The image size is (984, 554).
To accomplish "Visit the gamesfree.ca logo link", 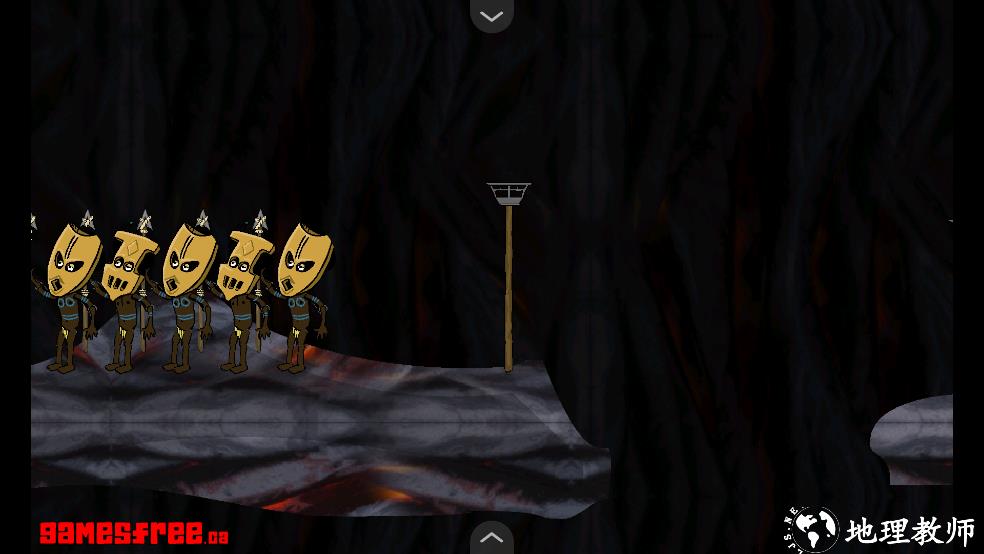I will pos(134,533).
